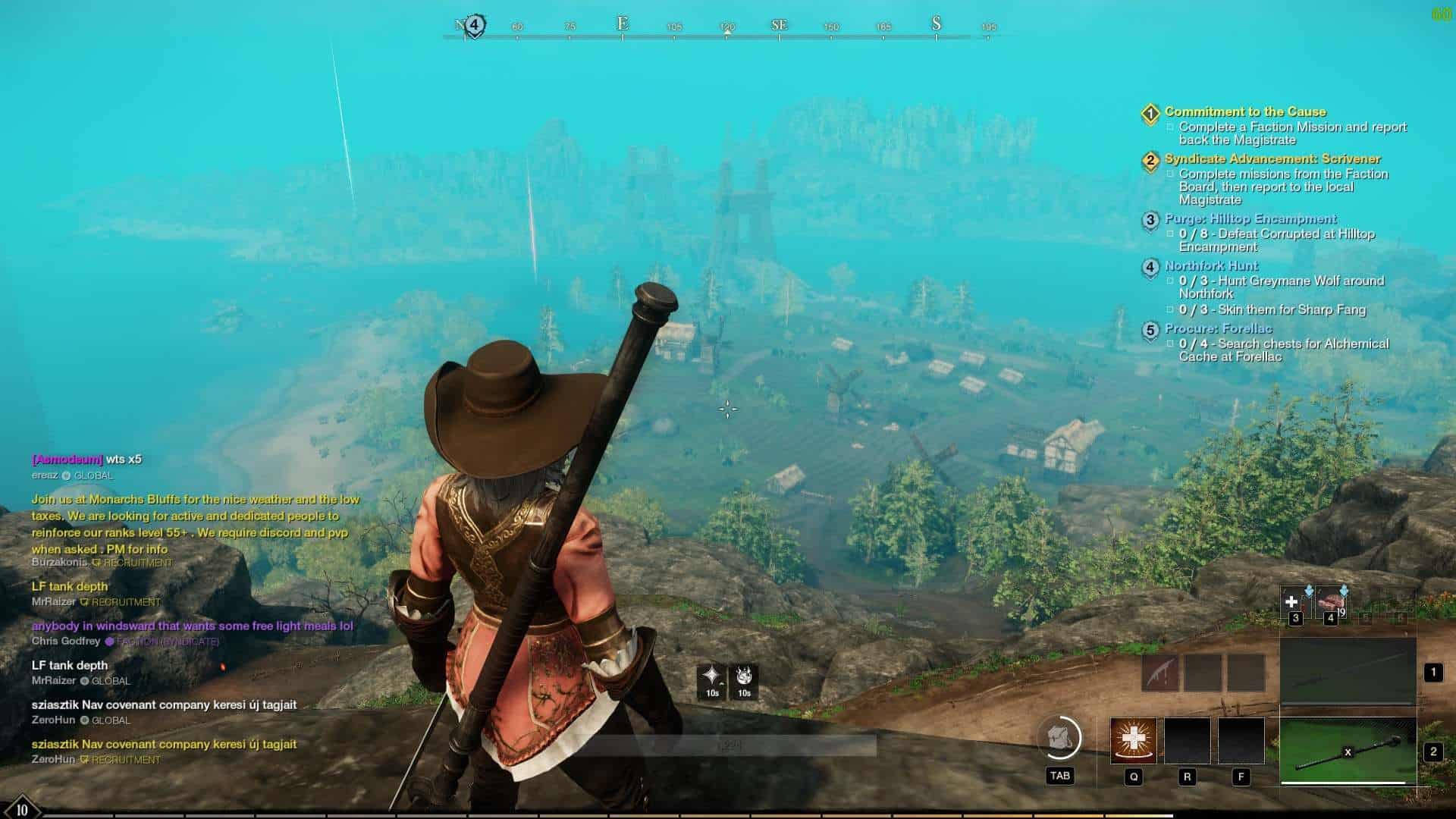Screen dimensions: 1456x819
Task: Eat the meat ration in the quickslot
Action: click(x=1329, y=602)
